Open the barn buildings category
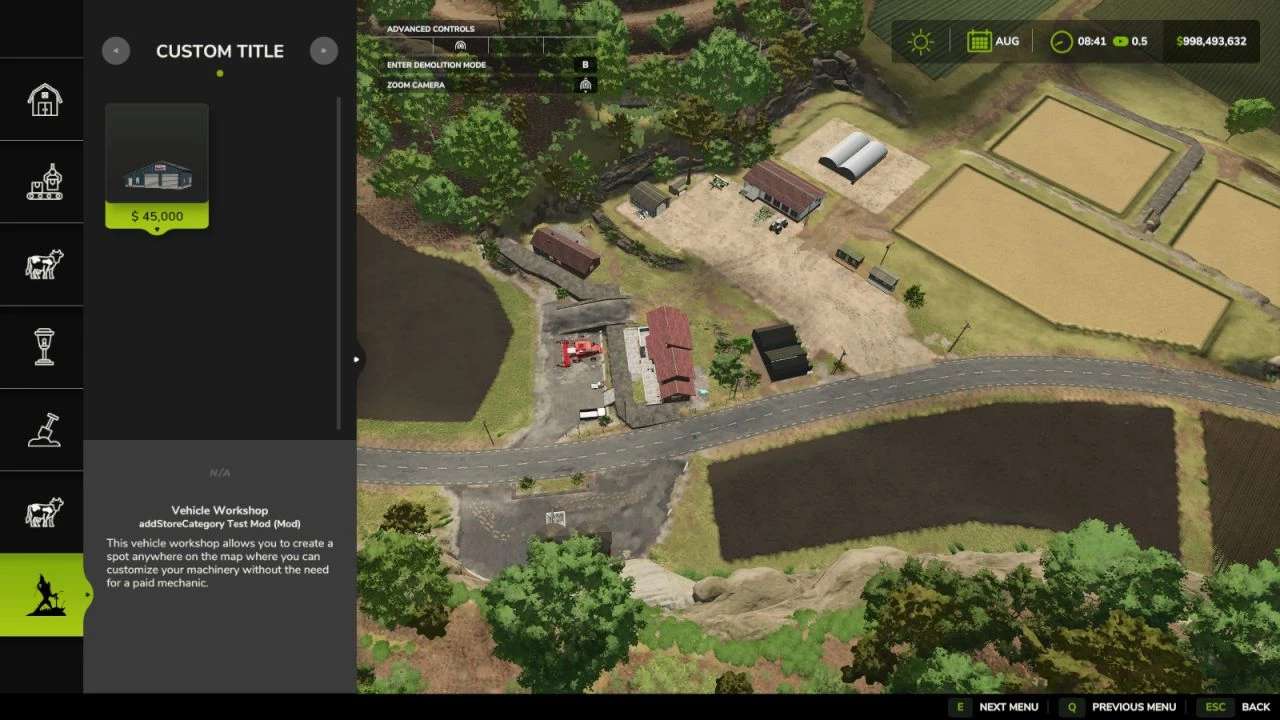Viewport: 1280px width, 720px height. 43,100
